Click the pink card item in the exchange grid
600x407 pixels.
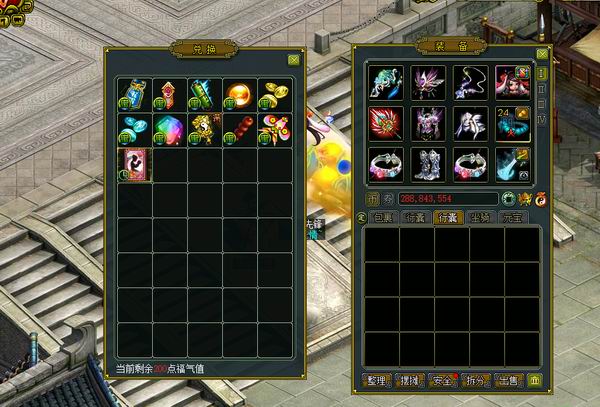tap(133, 164)
